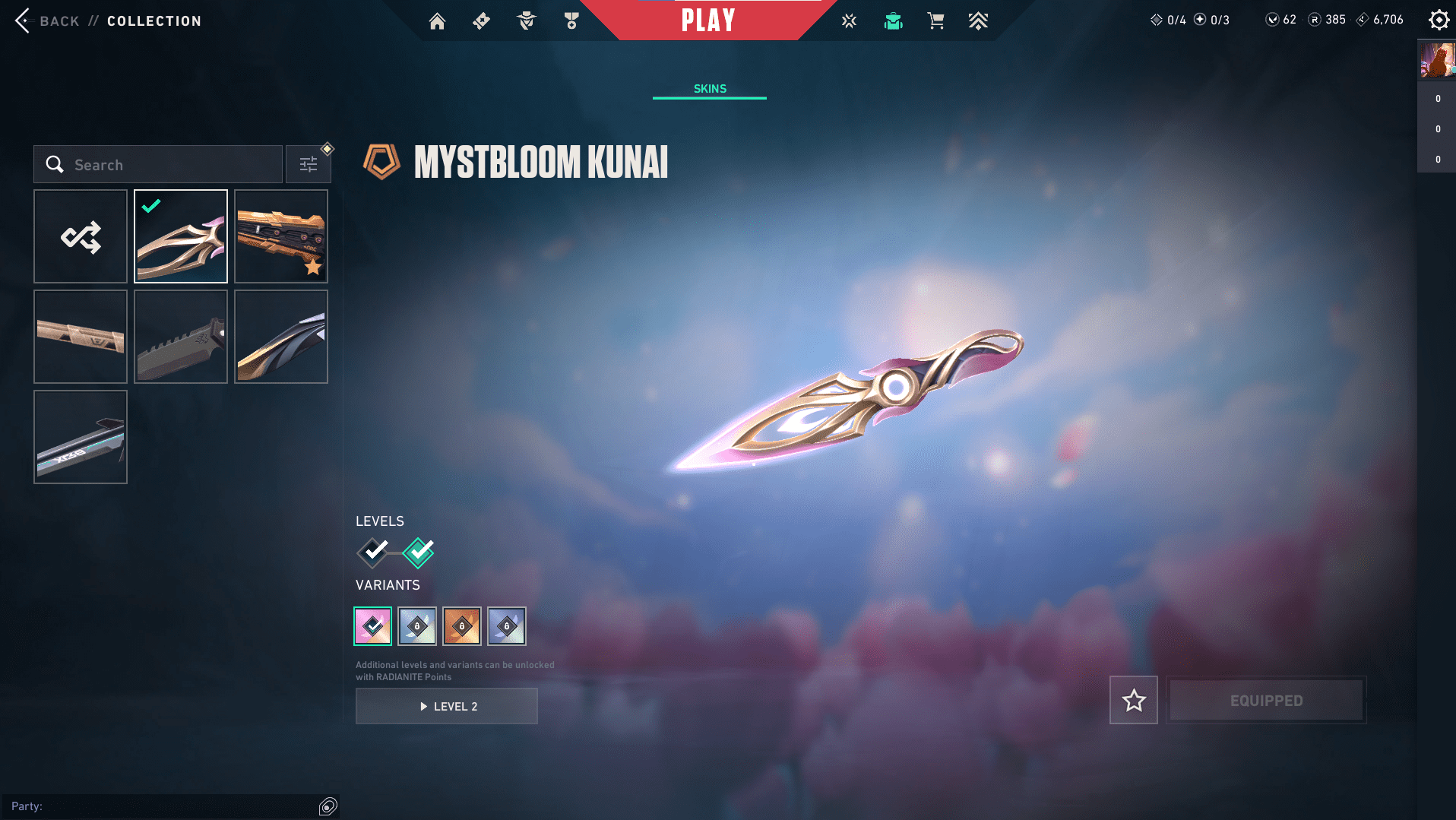Open the Store shopping cart icon
The height and width of the screenshot is (820, 1456).
coord(936,21)
